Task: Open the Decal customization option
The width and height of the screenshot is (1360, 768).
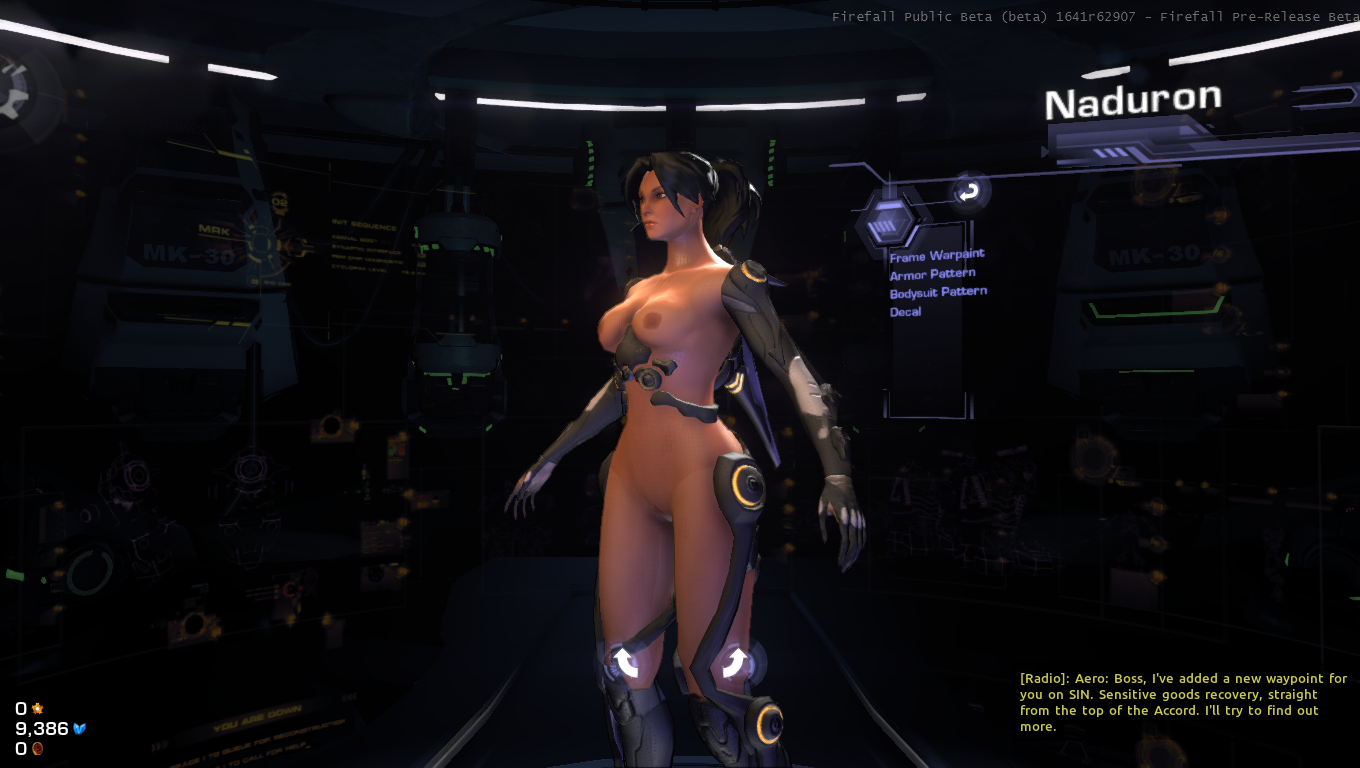Action: click(x=905, y=312)
